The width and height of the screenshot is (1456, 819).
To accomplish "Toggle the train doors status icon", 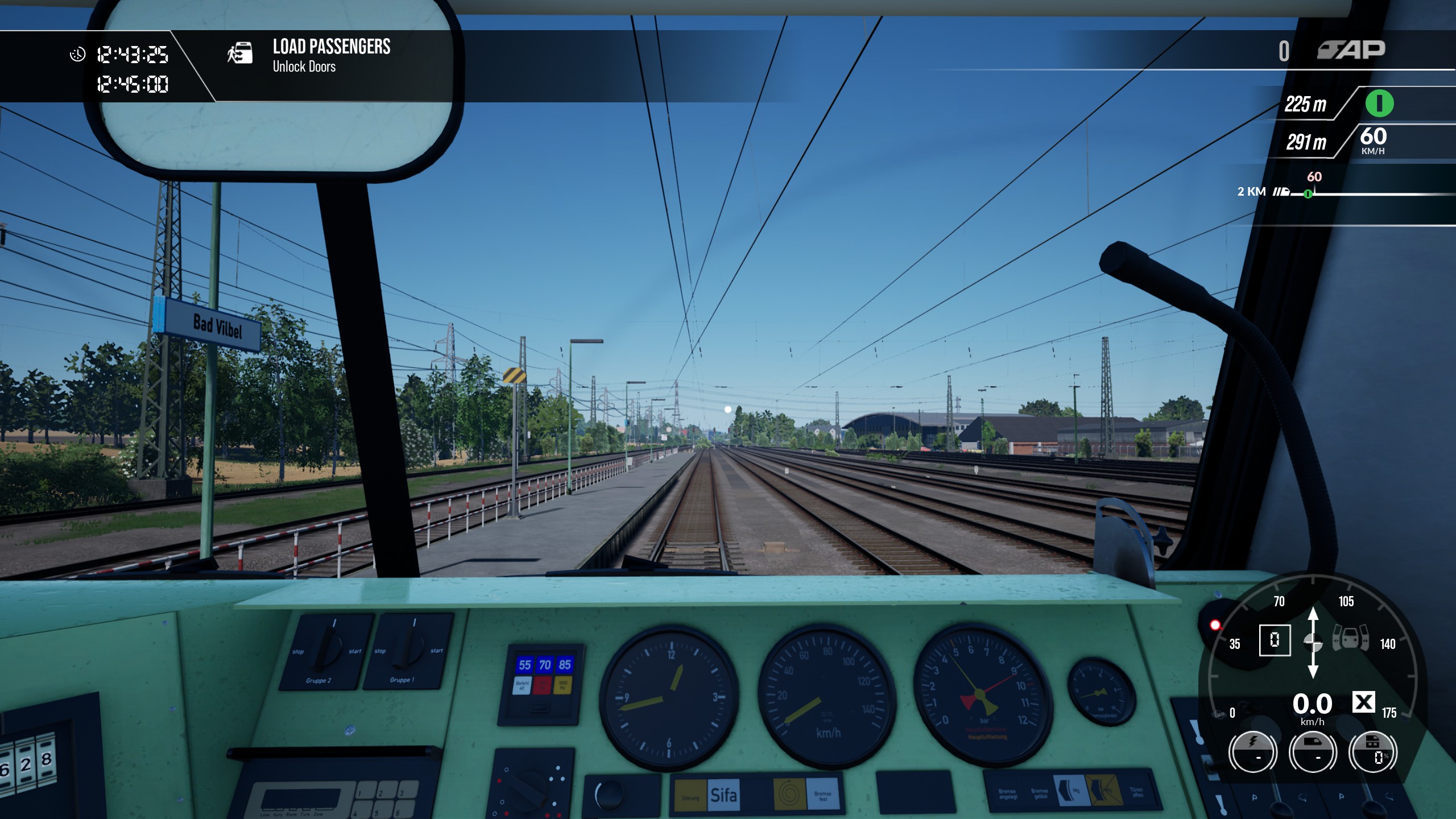I will [x=1351, y=637].
